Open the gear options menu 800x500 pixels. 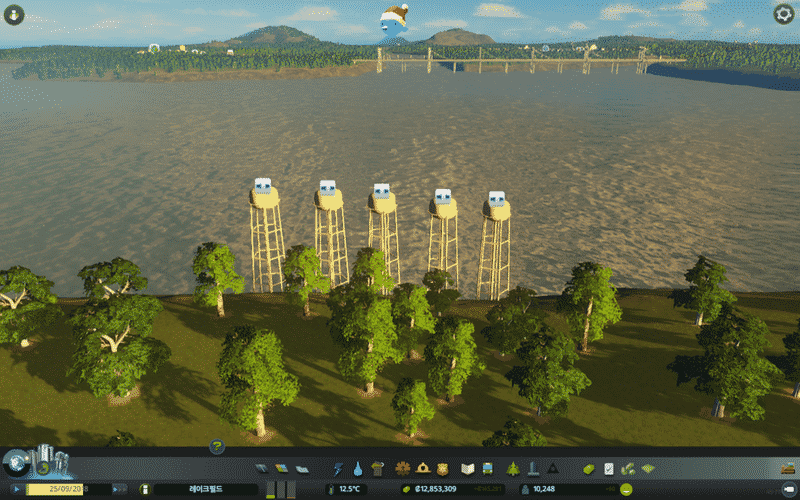(x=784, y=14)
